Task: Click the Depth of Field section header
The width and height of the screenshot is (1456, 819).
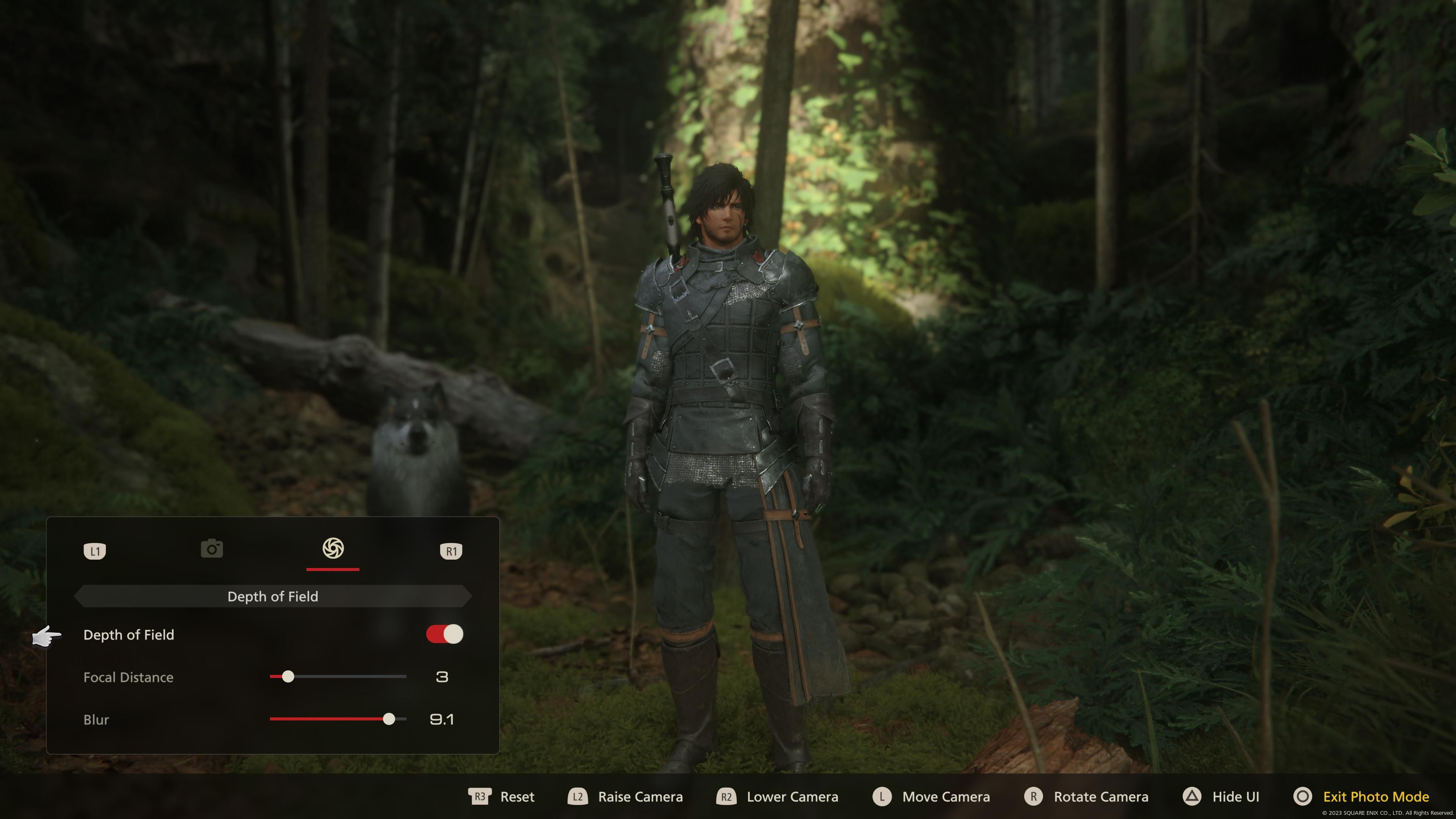Action: click(273, 596)
